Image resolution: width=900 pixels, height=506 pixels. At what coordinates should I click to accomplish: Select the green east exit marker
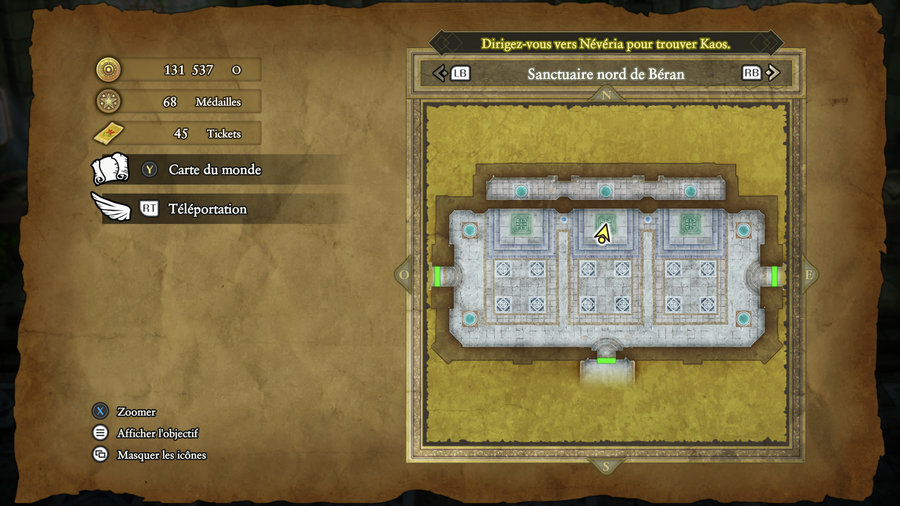click(775, 276)
